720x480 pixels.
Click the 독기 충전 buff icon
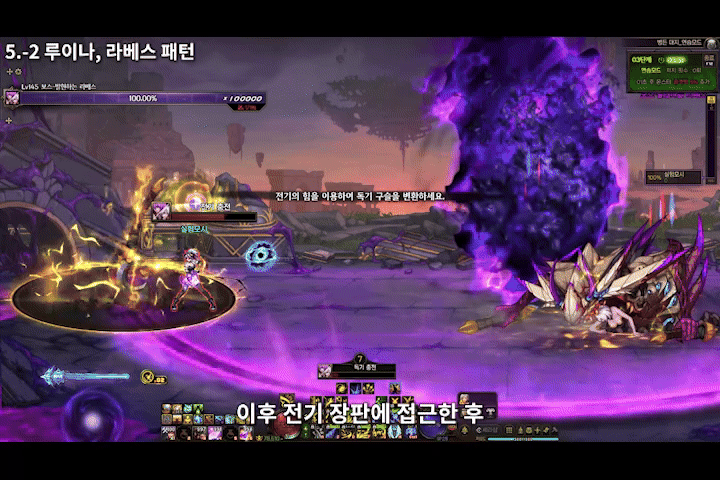(324, 371)
